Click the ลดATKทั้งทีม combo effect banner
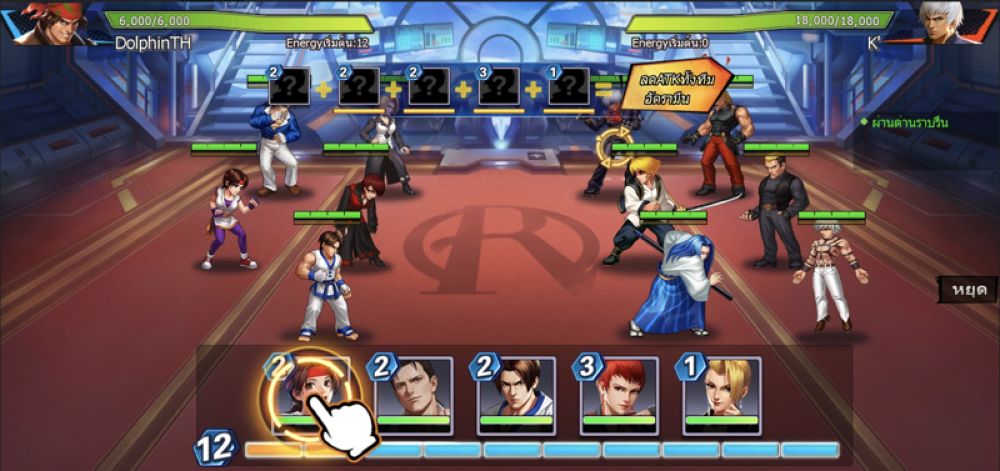This screenshot has height=471, width=1000. coord(672,88)
